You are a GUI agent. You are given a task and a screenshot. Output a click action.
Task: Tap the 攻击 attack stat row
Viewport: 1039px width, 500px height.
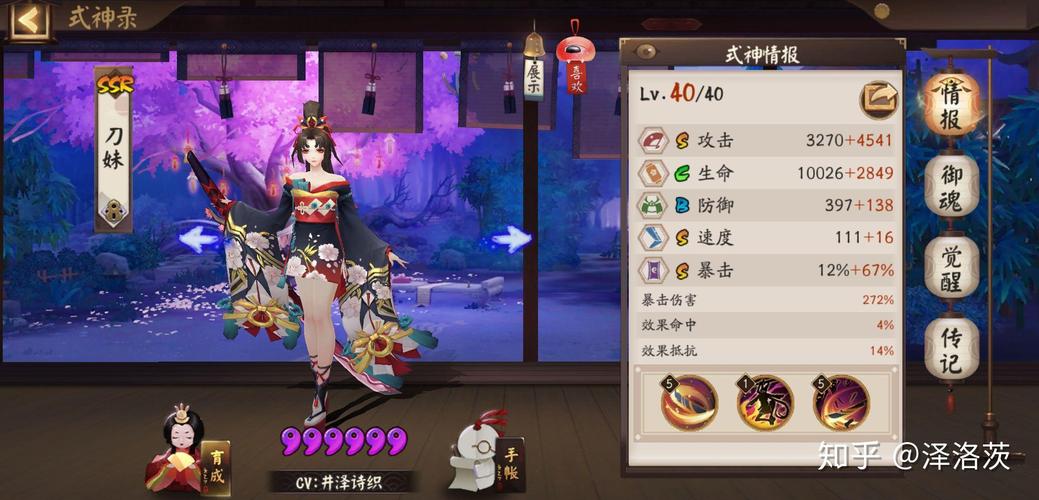pos(767,140)
